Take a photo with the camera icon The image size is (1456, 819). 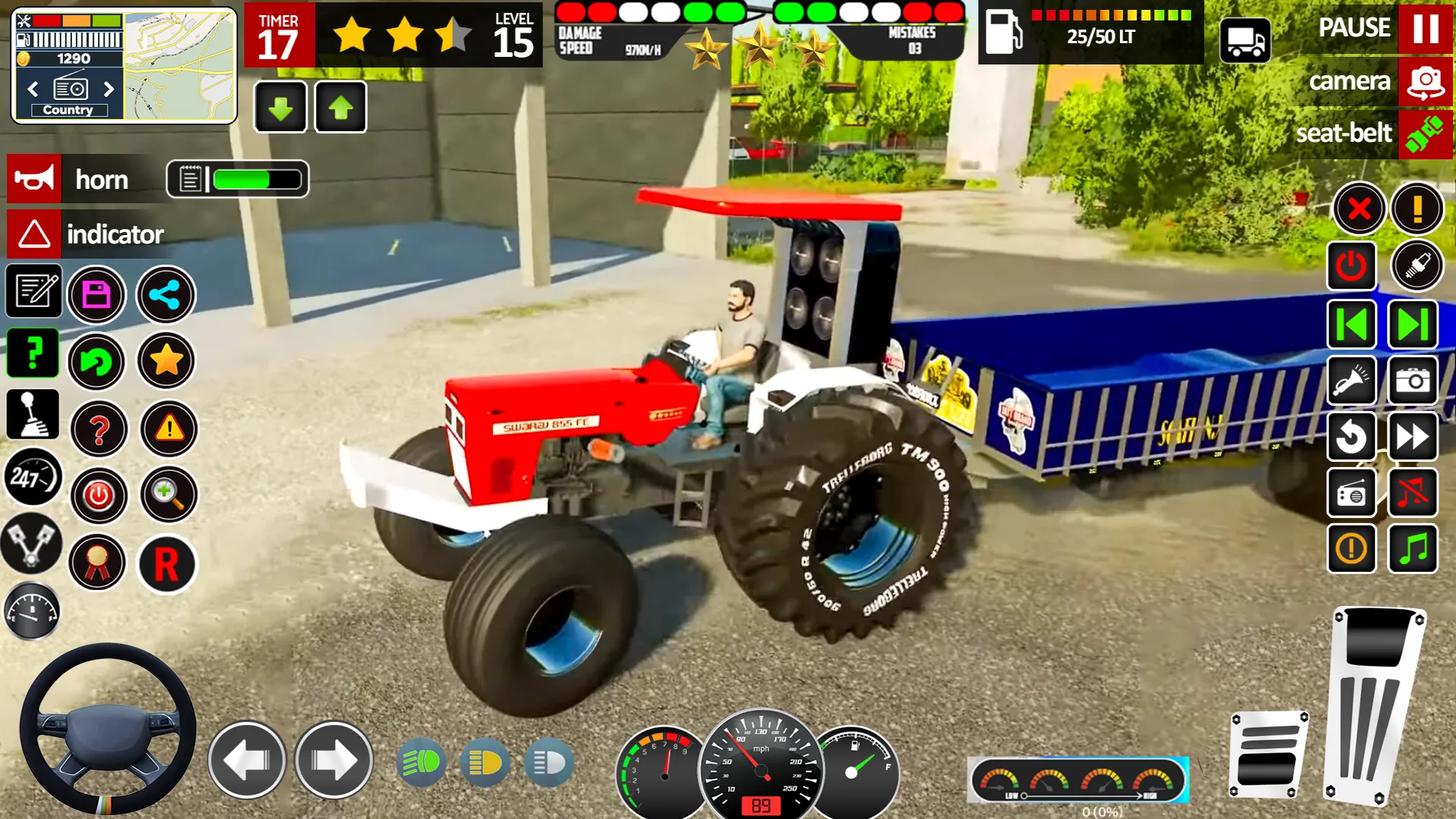click(x=1412, y=381)
